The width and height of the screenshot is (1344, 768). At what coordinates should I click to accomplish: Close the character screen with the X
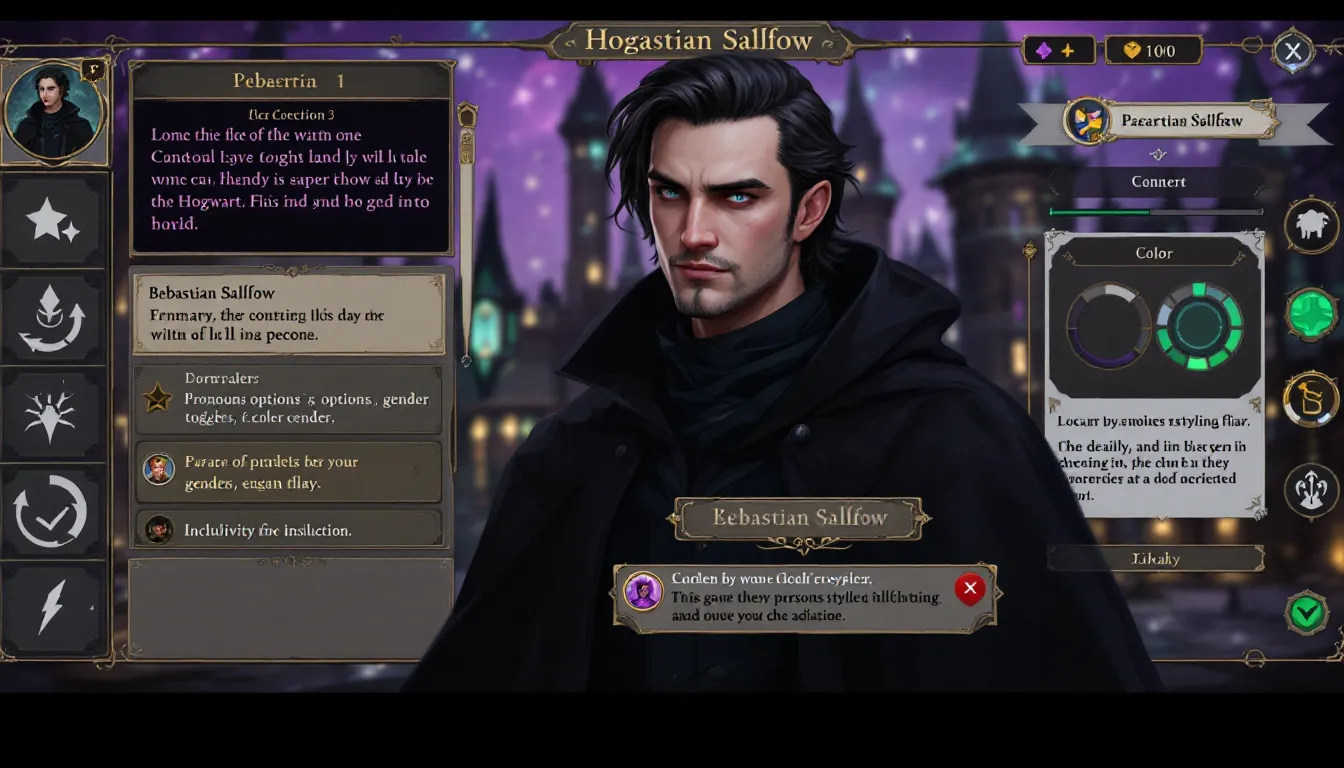1293,51
